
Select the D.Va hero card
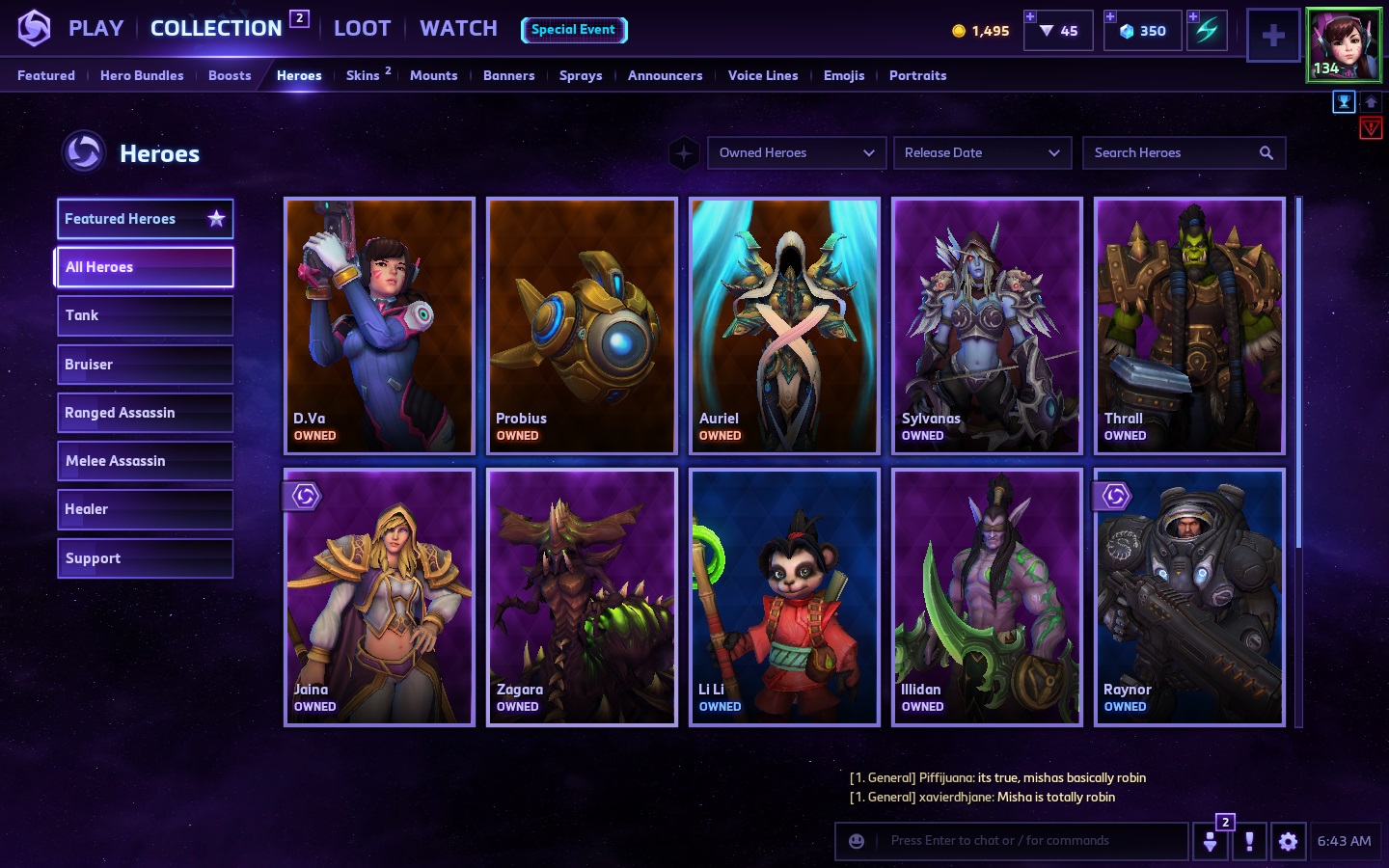click(x=379, y=325)
